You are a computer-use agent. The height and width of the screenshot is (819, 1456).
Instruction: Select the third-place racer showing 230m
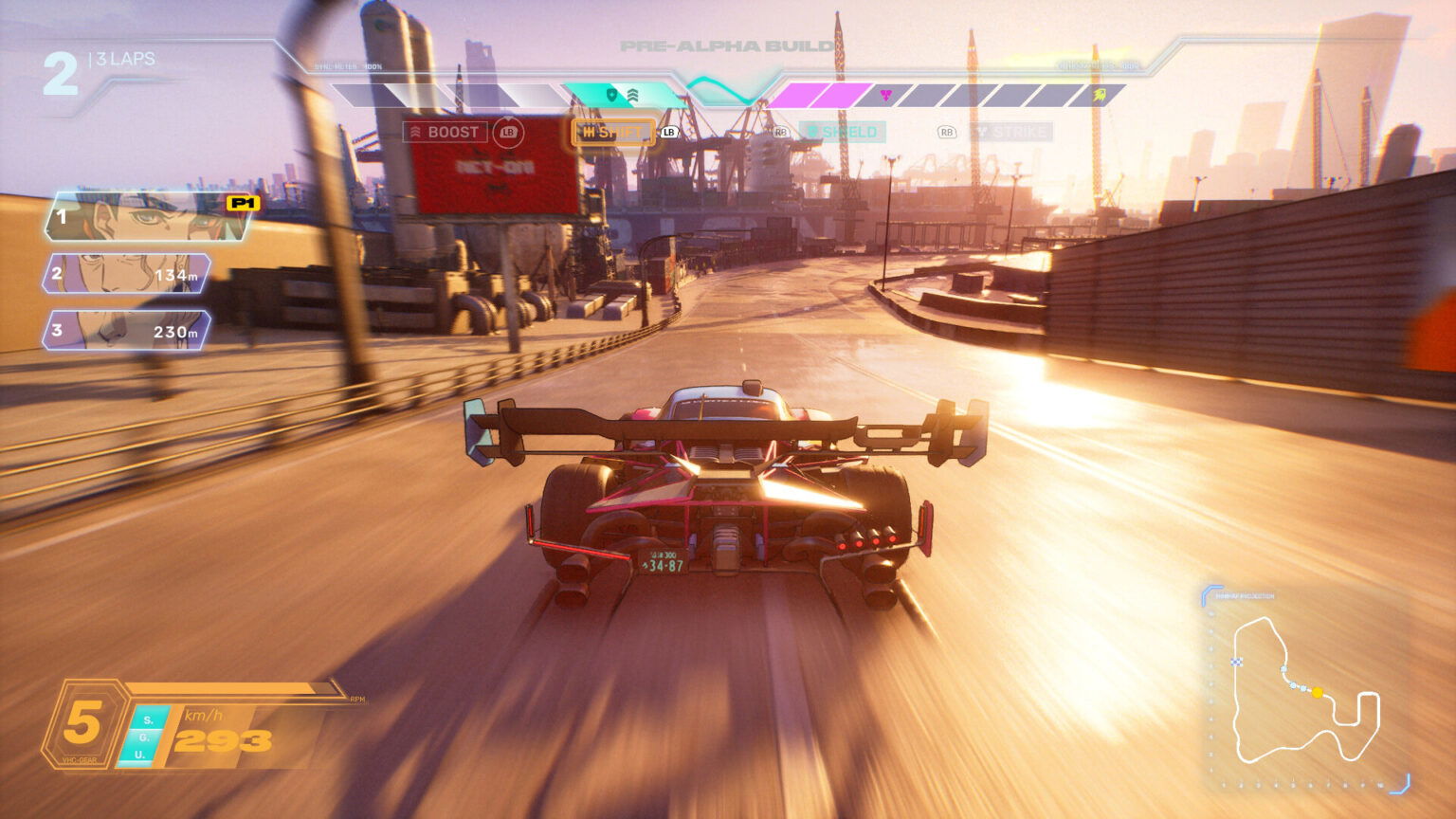point(127,331)
